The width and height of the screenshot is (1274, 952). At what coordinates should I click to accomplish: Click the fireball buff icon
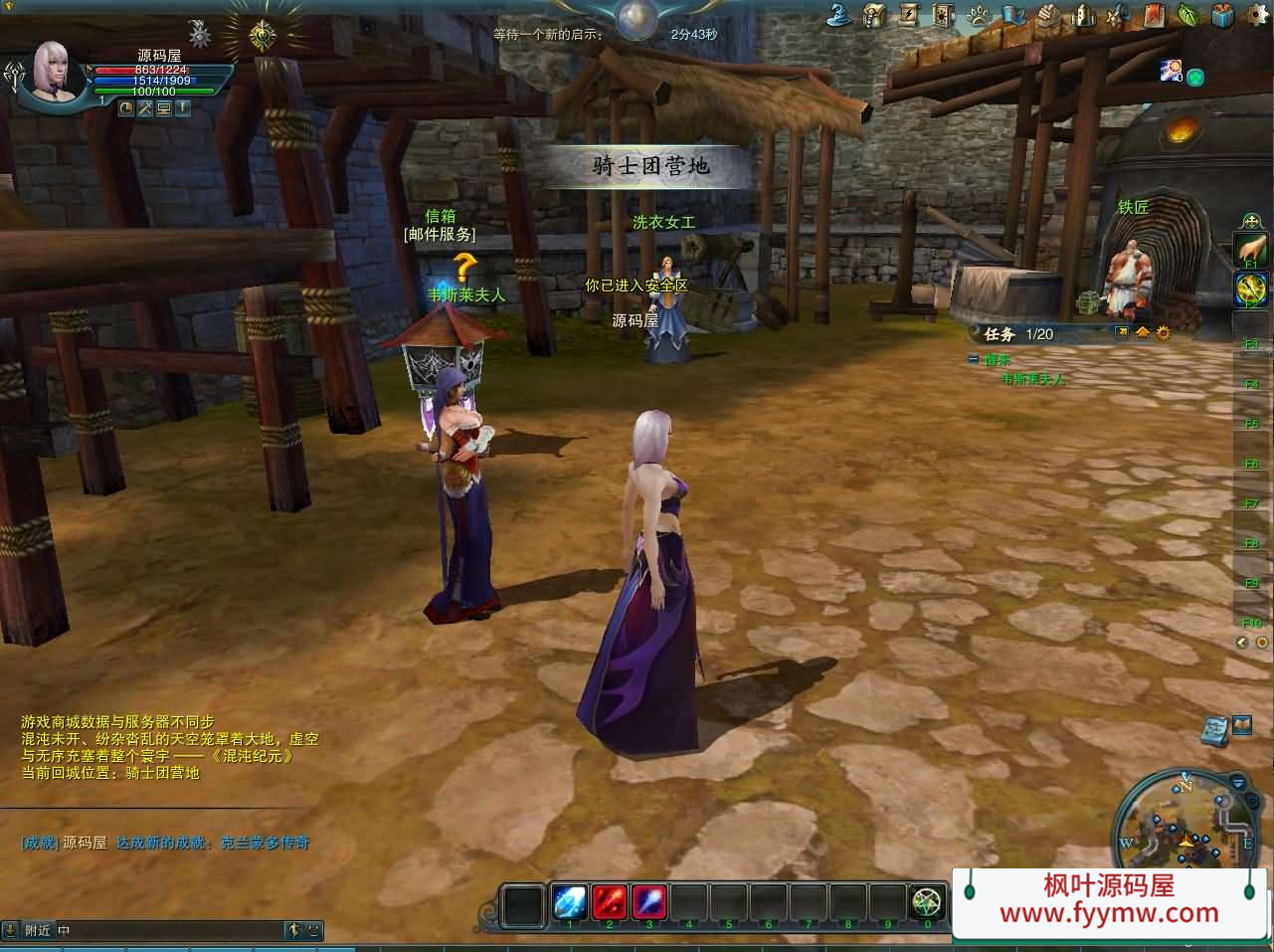click(1171, 70)
